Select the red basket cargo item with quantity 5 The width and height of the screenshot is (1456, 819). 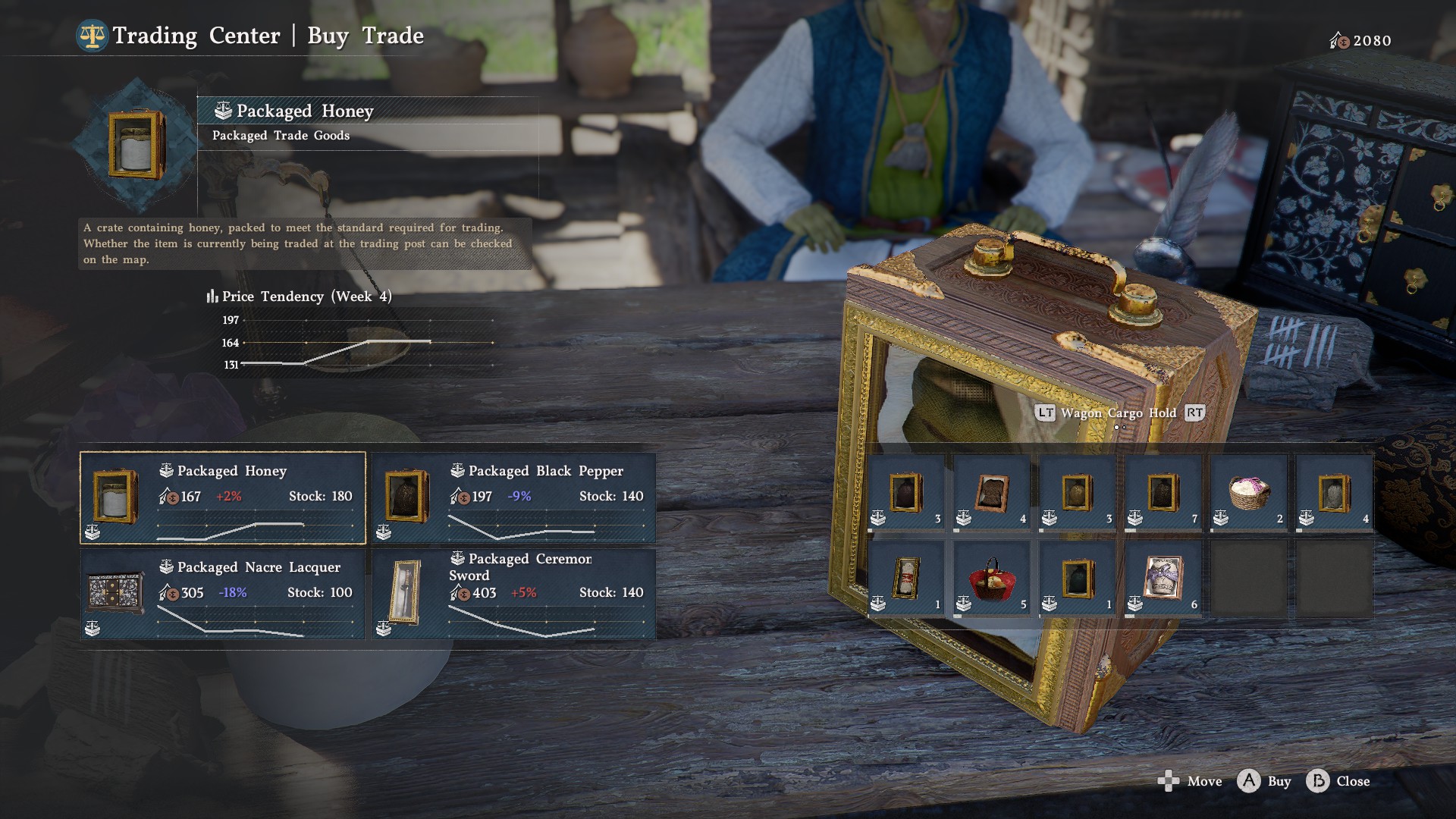point(991,576)
